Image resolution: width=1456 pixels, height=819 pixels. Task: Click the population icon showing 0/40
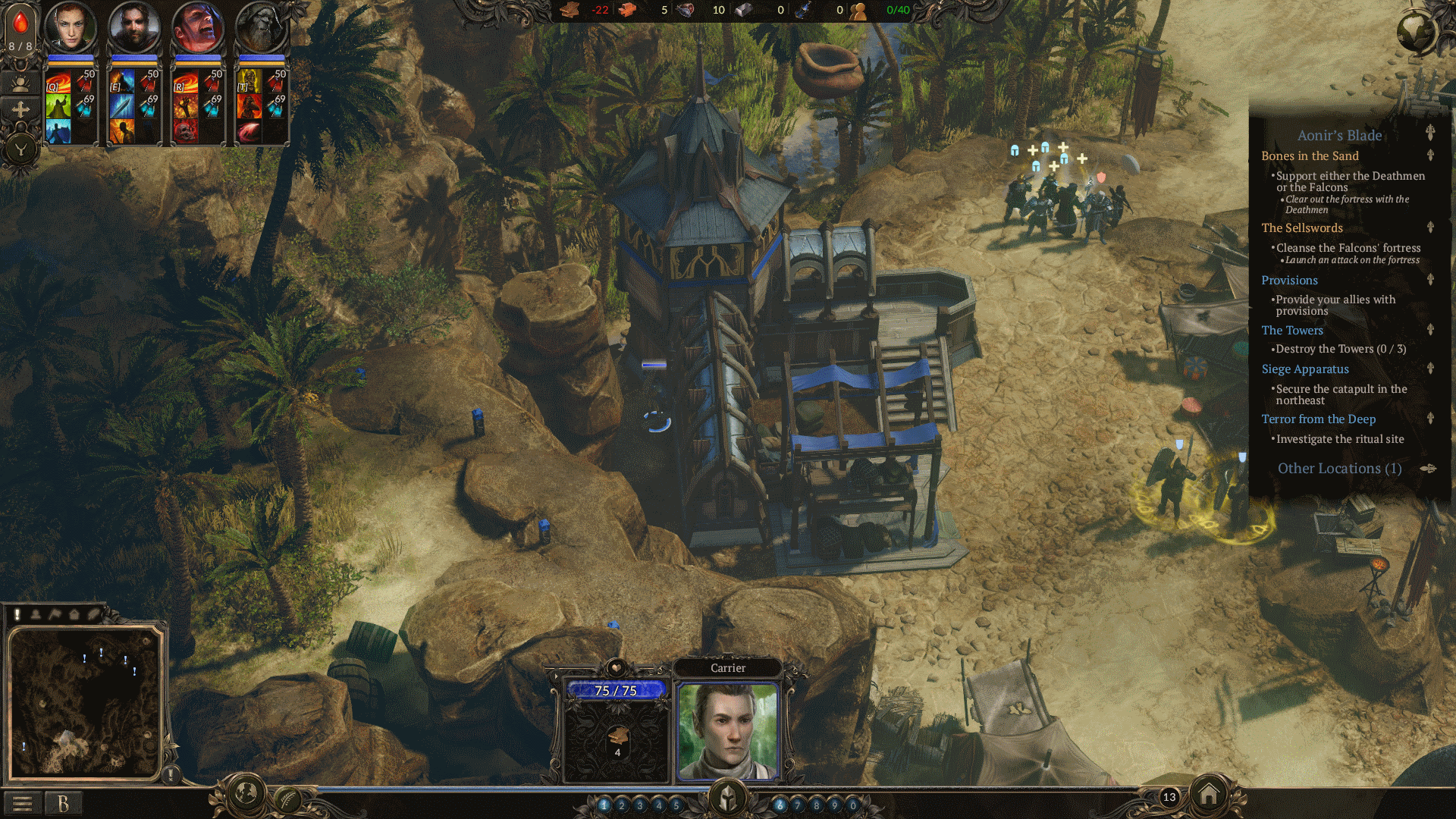(858, 11)
